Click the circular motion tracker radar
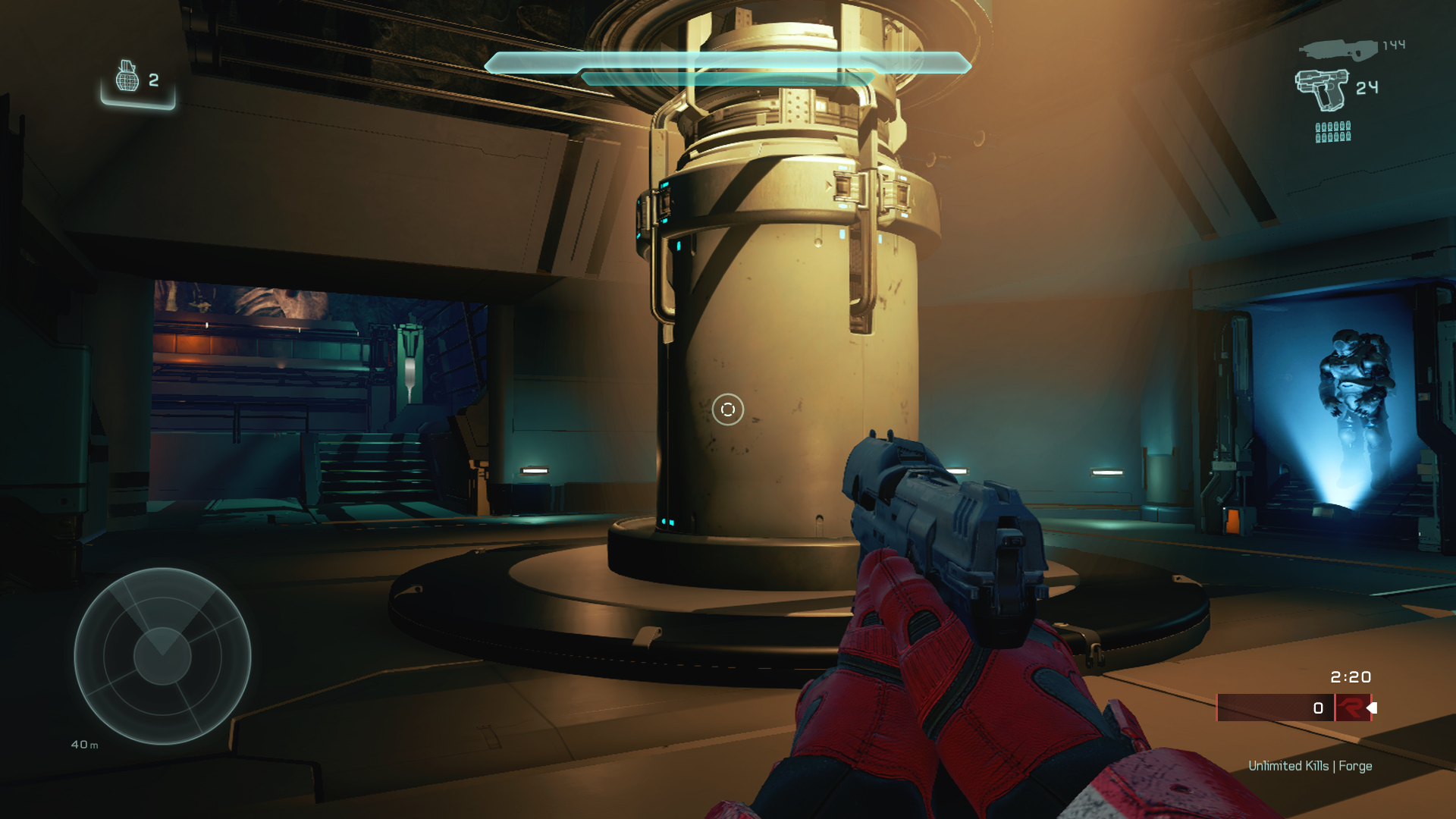Screen dimensions: 1456x819 [162, 656]
